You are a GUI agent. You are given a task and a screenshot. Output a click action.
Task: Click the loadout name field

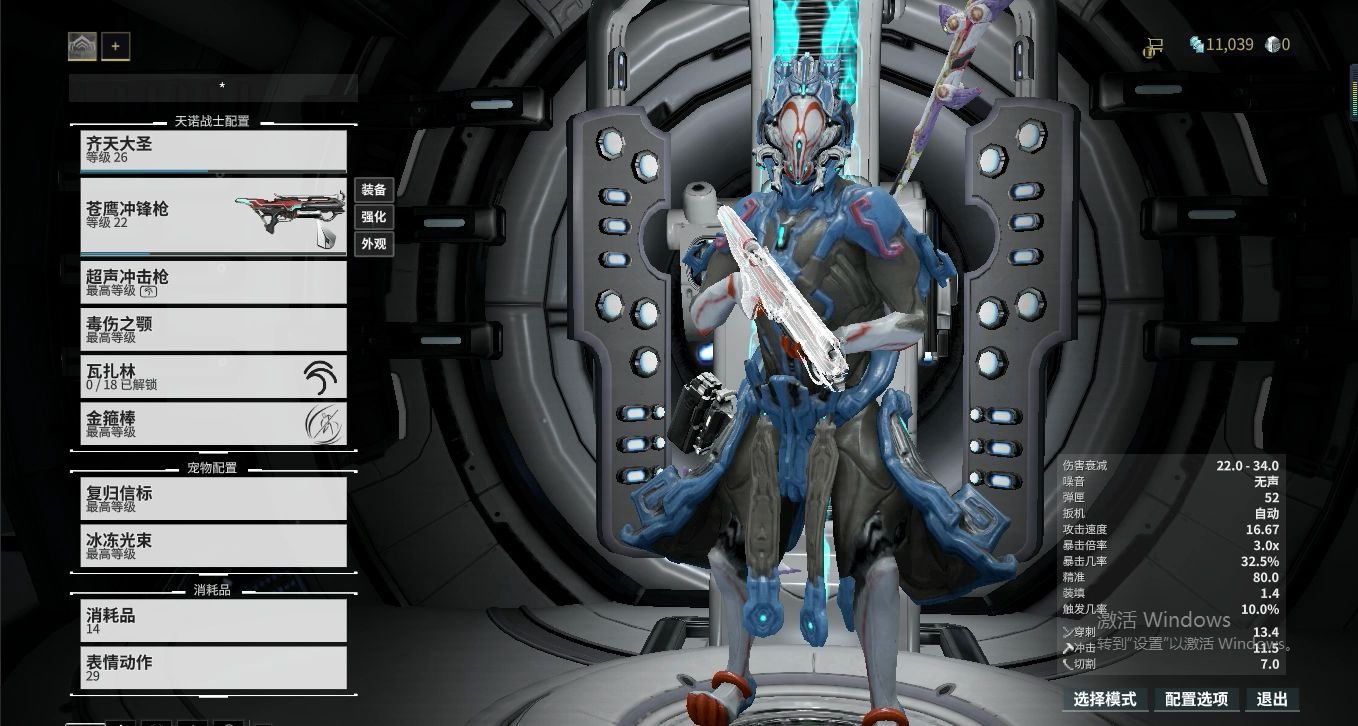pos(213,88)
